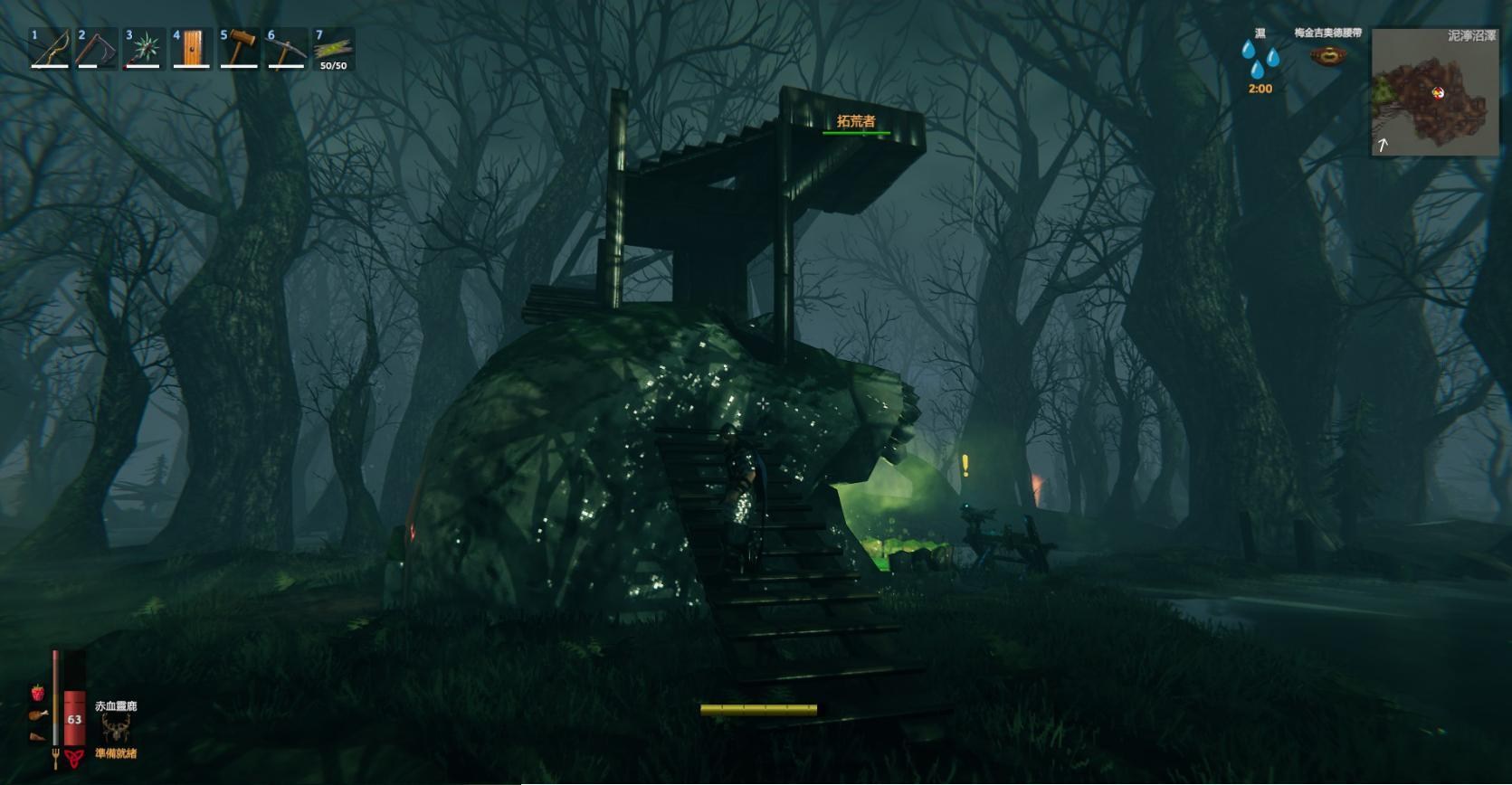Equip the wooden shield in slot 4
Image resolution: width=1512 pixels, height=785 pixels.
191,49
